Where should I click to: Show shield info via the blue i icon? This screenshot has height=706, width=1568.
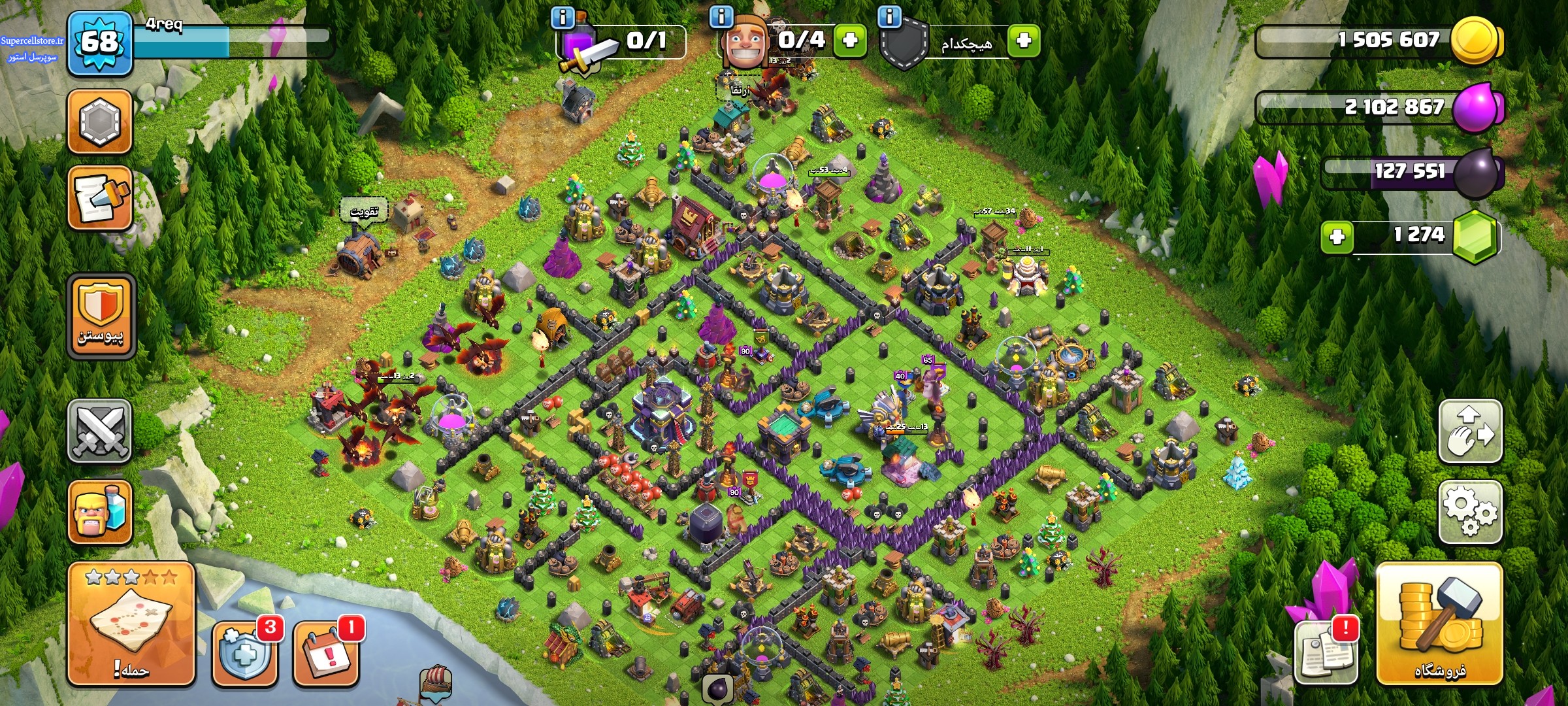tap(890, 16)
